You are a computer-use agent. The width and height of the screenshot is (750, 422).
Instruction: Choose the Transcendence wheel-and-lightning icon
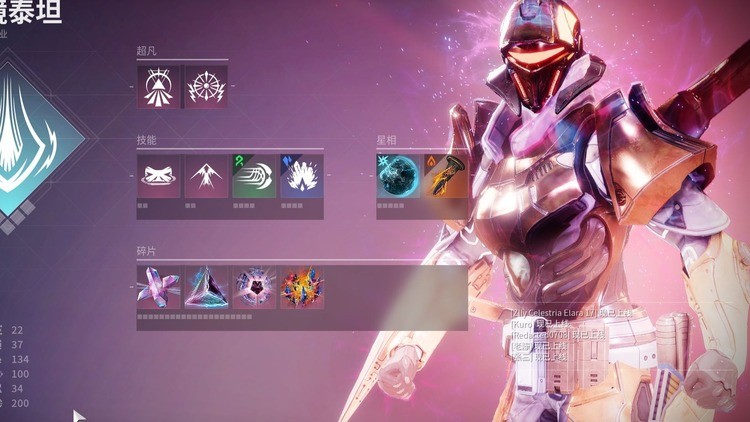pyautogui.click(x=206, y=87)
